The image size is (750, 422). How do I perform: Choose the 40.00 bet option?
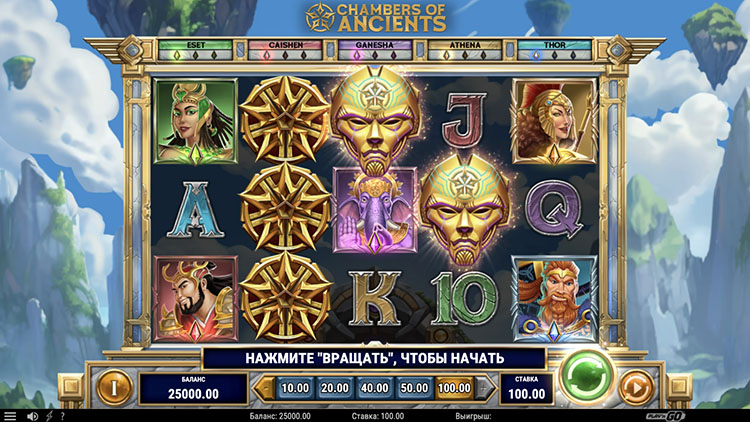point(373,388)
